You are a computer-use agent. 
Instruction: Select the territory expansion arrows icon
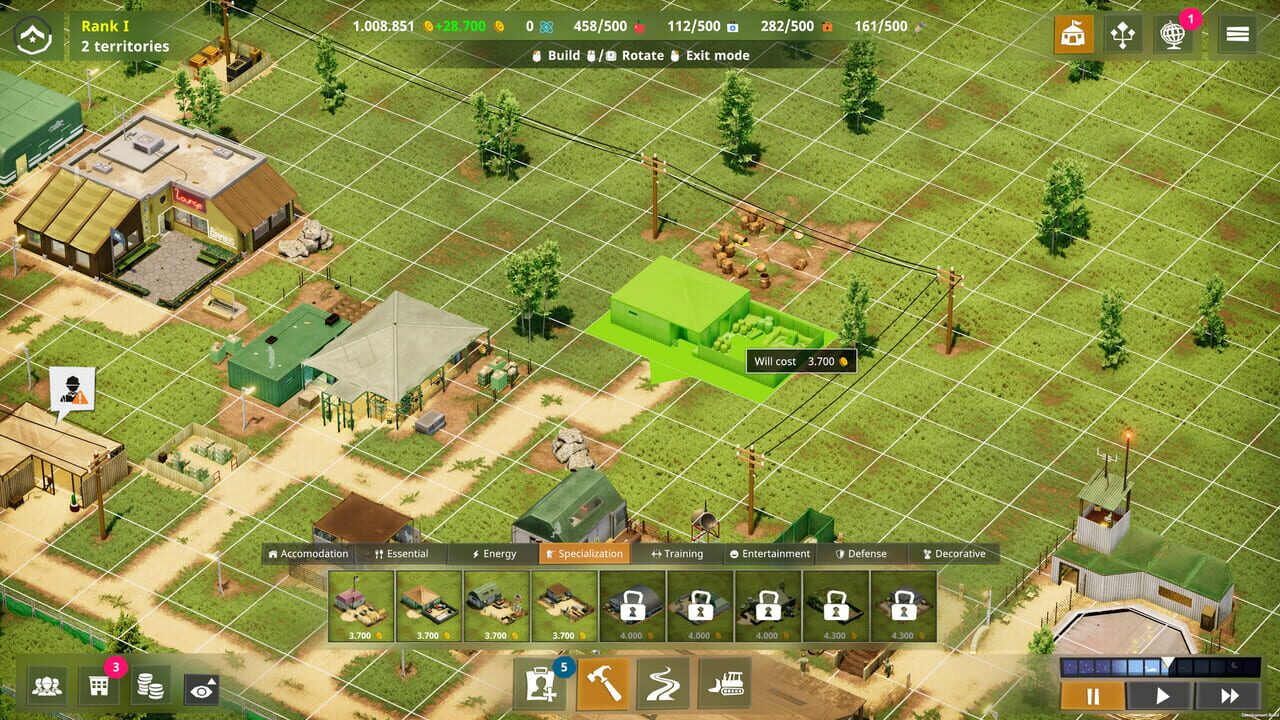tap(1125, 35)
